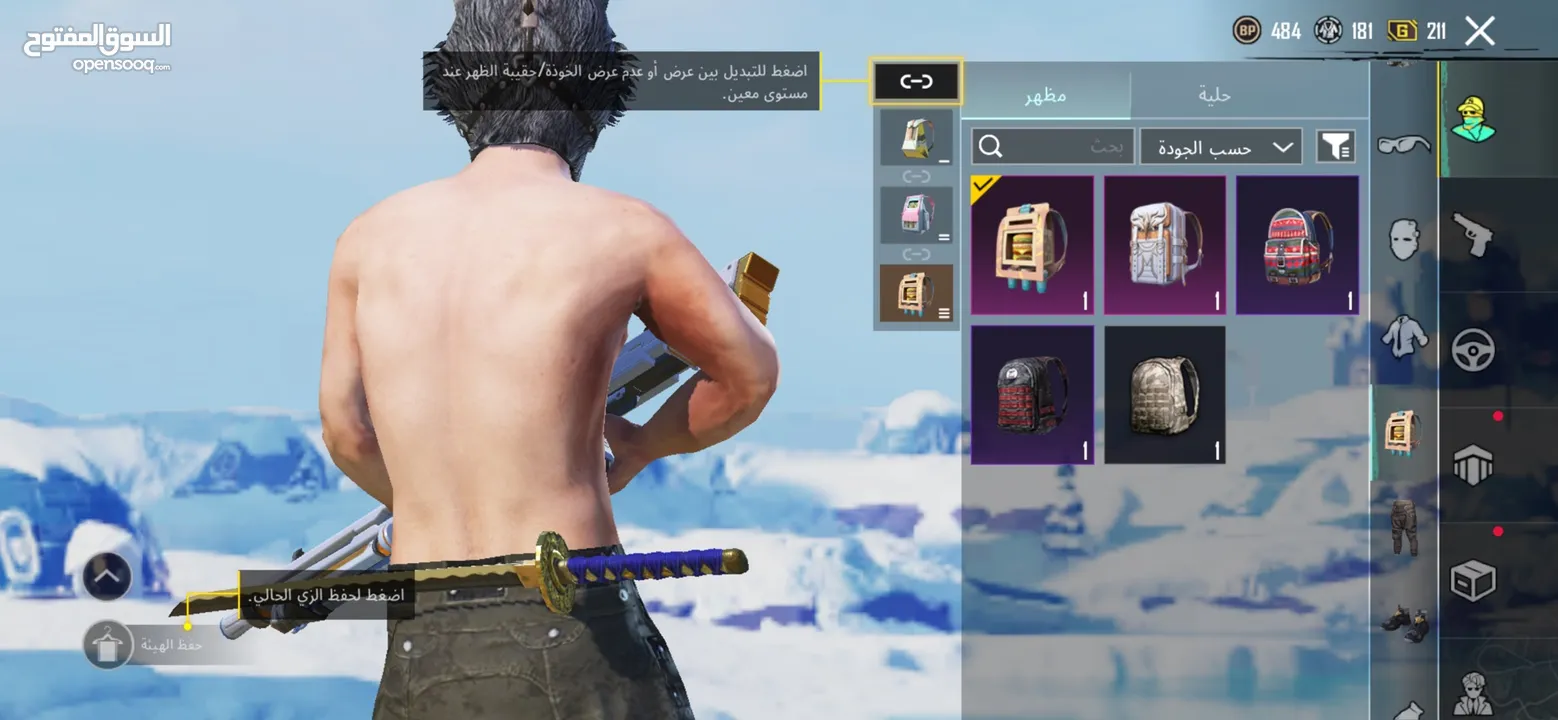
Task: Toggle the helmet/backpack display chain link
Action: pyautogui.click(x=915, y=83)
